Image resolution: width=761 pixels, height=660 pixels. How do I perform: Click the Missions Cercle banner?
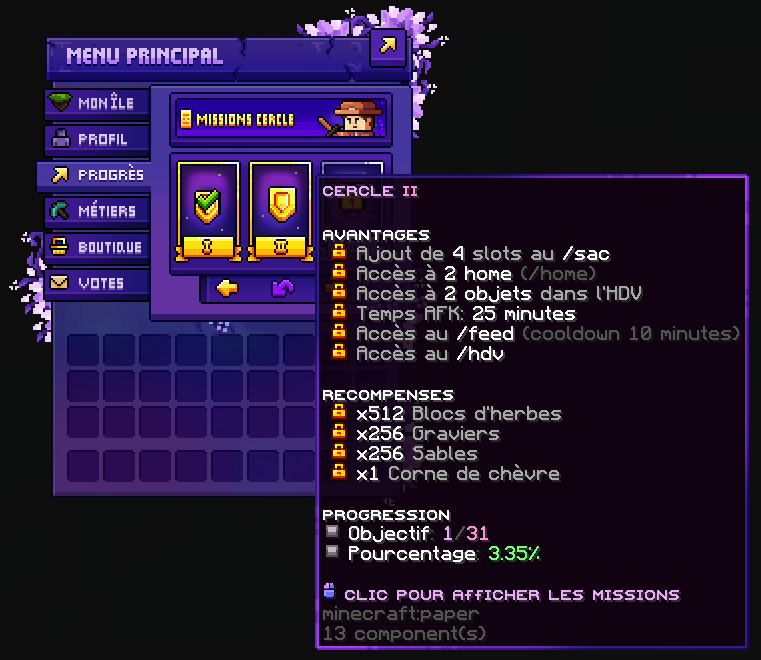click(278, 119)
